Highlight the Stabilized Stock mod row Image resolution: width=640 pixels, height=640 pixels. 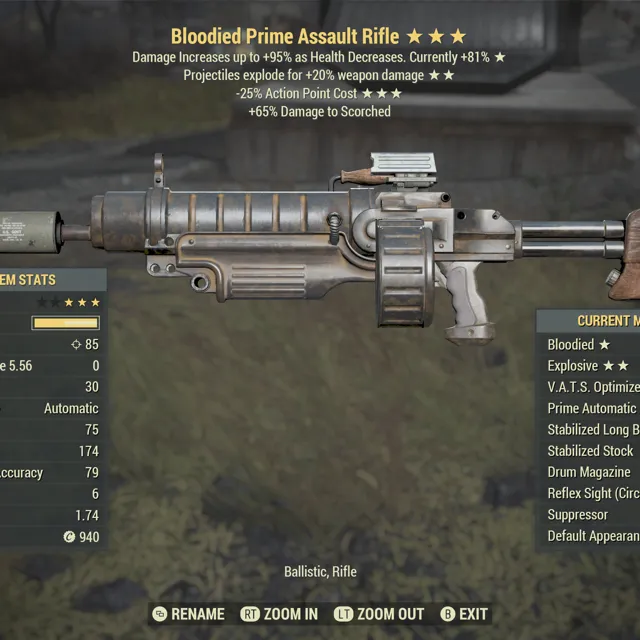[590, 451]
